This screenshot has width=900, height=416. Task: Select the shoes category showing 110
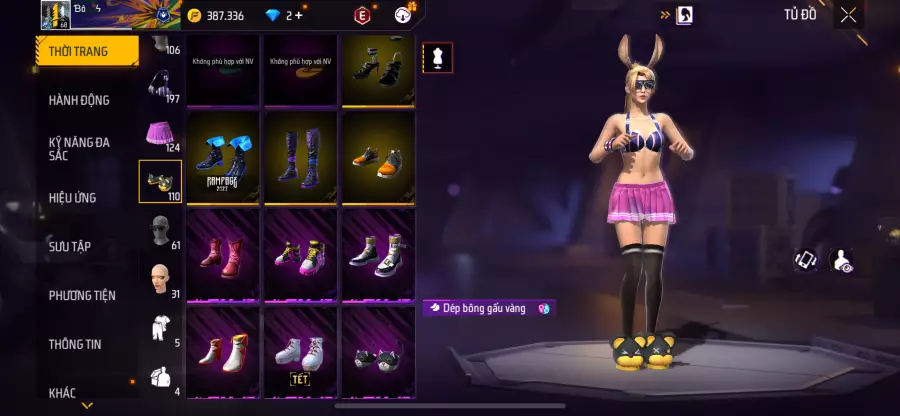(x=159, y=181)
